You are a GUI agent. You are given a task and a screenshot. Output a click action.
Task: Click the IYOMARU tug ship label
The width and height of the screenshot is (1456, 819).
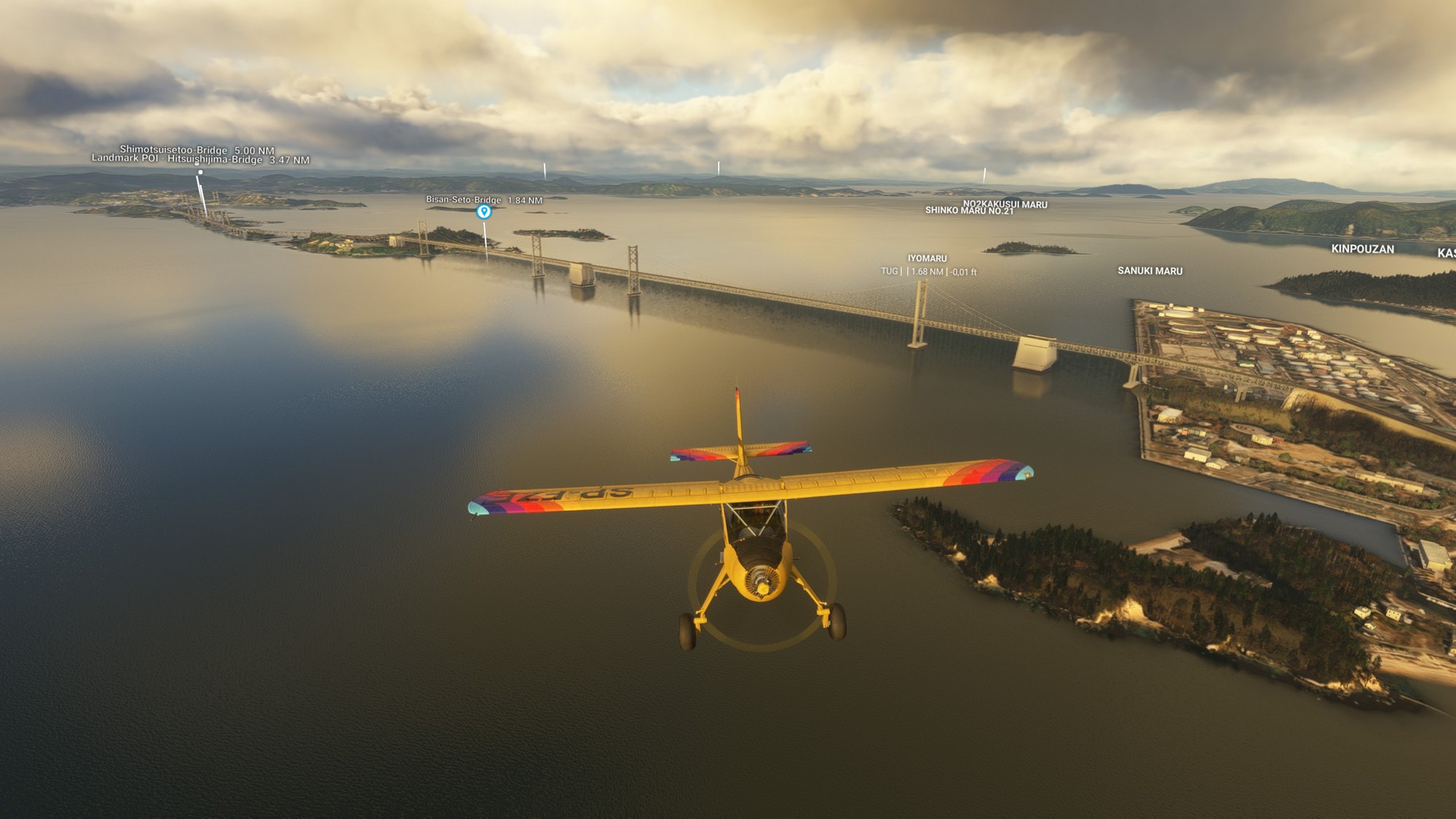[927, 258]
